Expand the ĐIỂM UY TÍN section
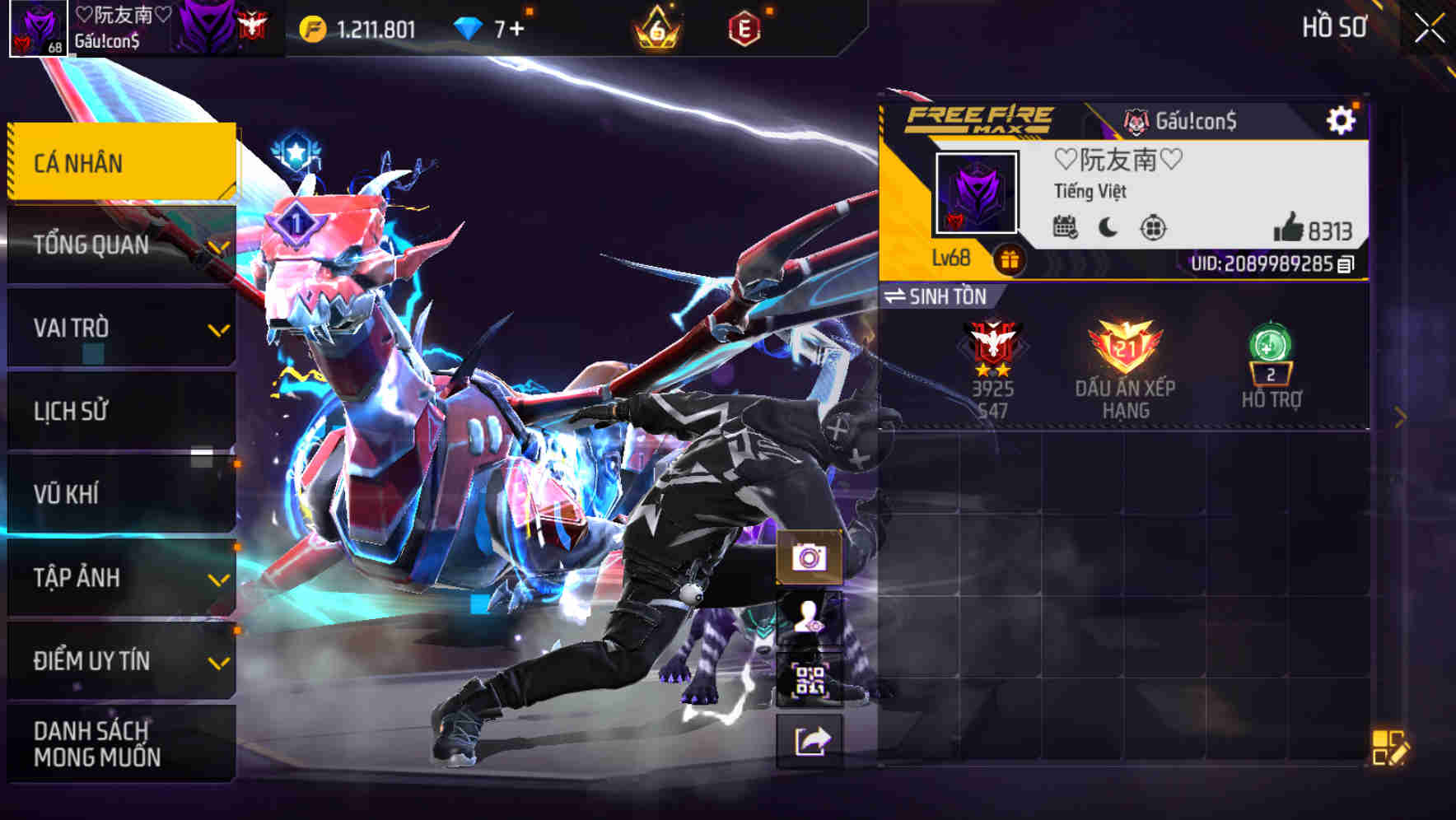Viewport: 1456px width, 820px height. tap(91, 660)
